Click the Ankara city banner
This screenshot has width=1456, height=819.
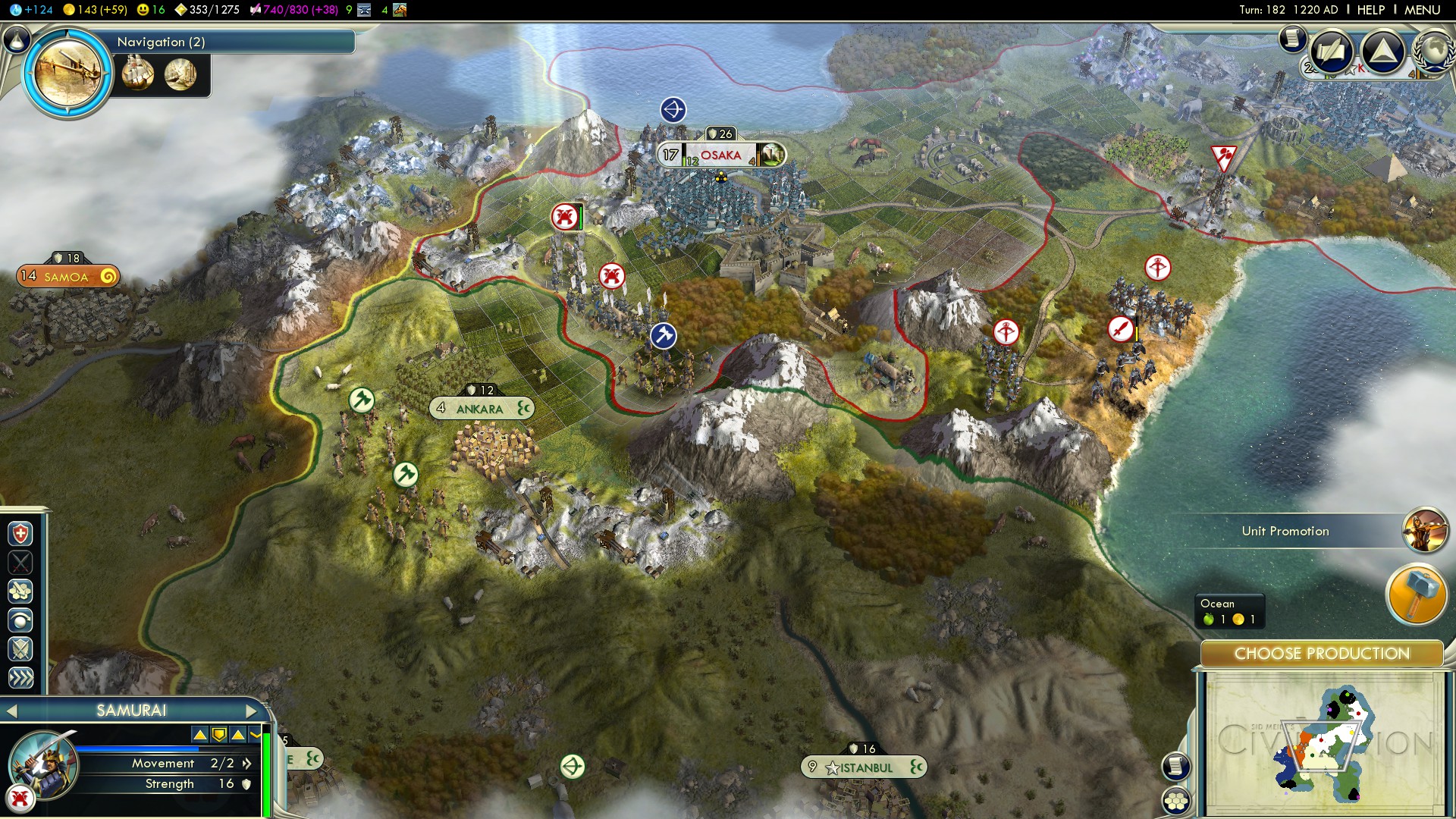tap(480, 409)
